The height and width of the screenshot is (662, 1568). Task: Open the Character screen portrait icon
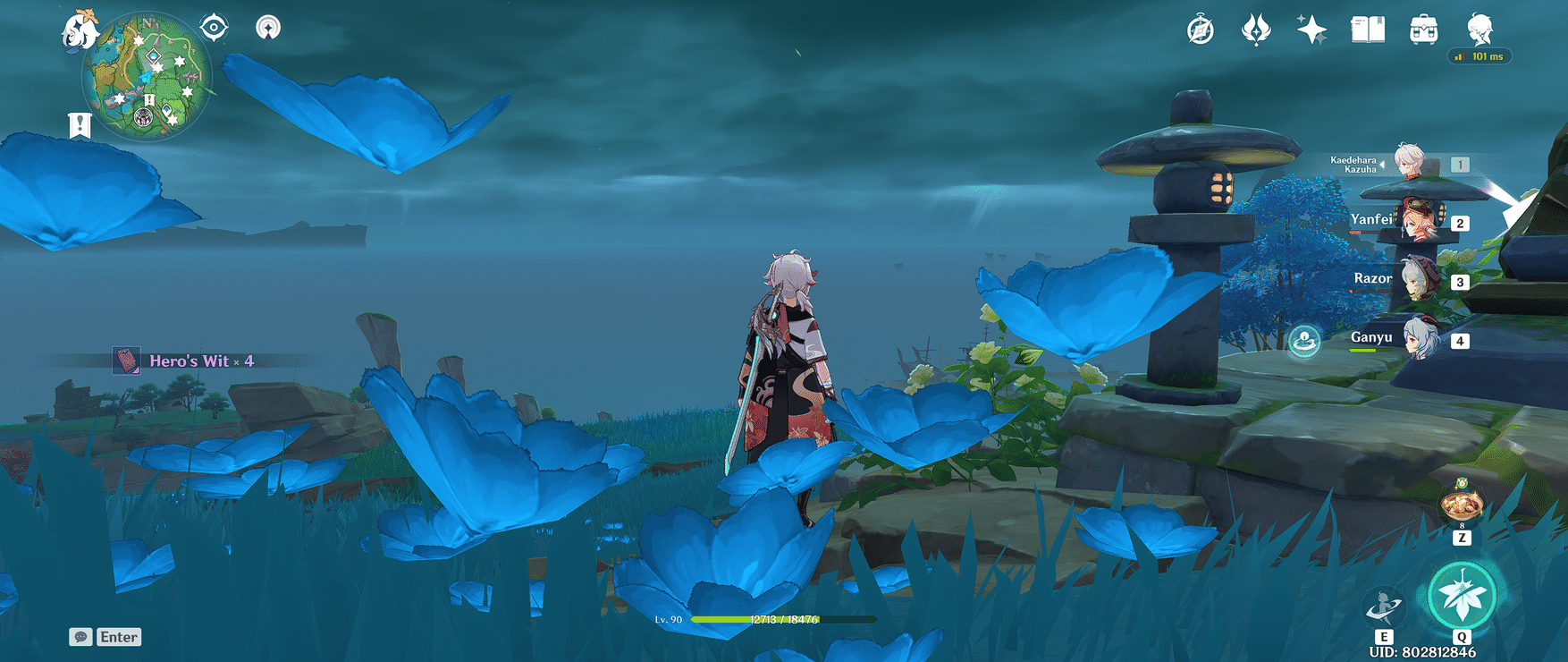pyautogui.click(x=1479, y=30)
